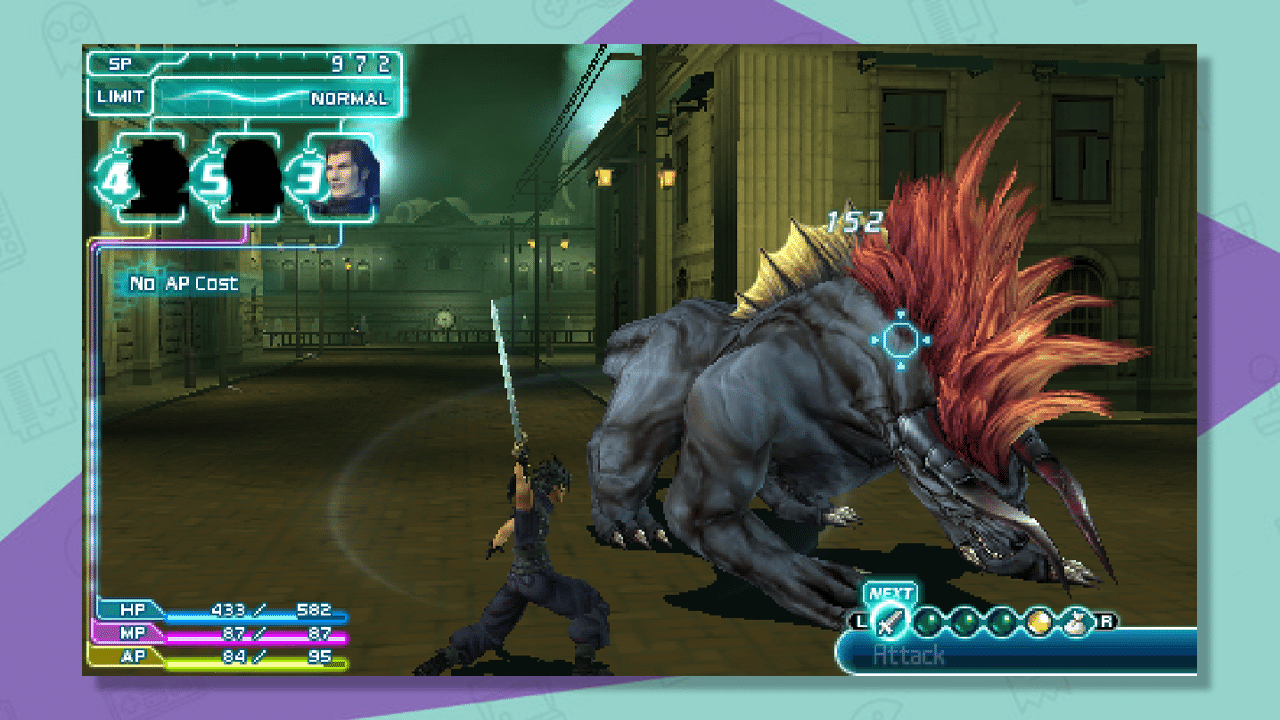1280x720 pixels.
Task: Select the Attack sword icon
Action: click(x=890, y=620)
